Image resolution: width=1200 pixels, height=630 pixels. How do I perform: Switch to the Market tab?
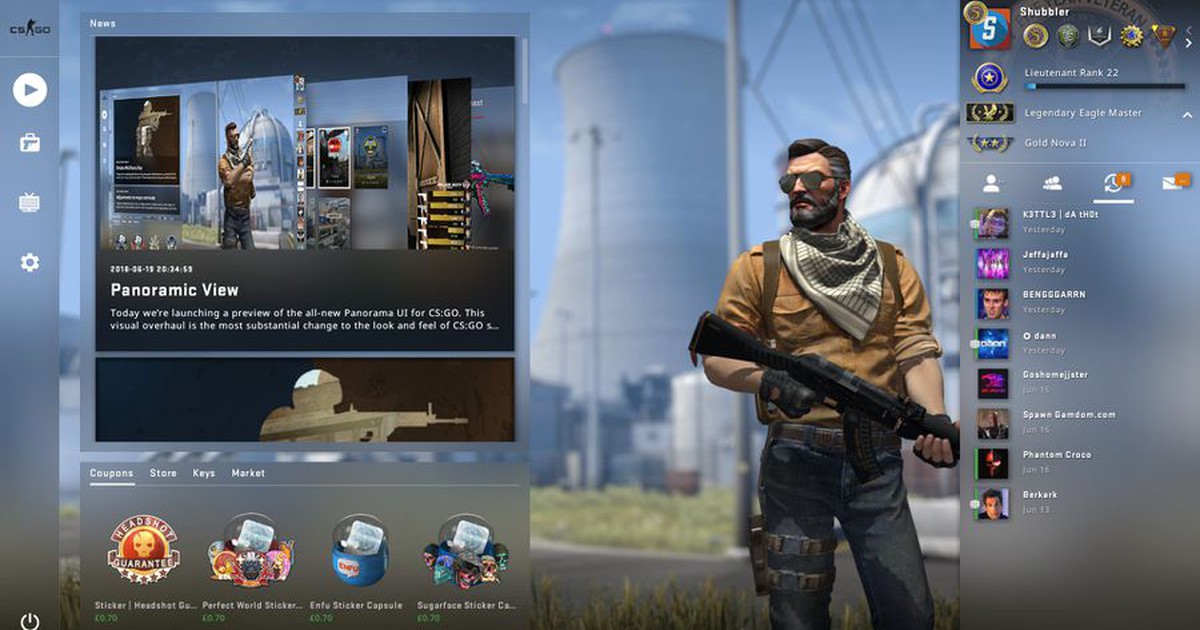(248, 473)
